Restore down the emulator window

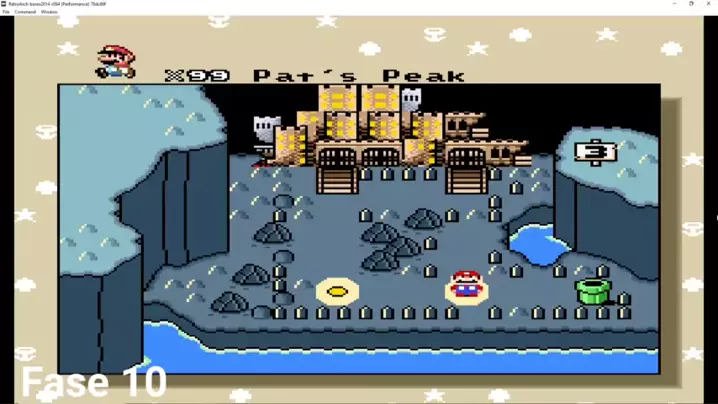pyautogui.click(x=691, y=4)
